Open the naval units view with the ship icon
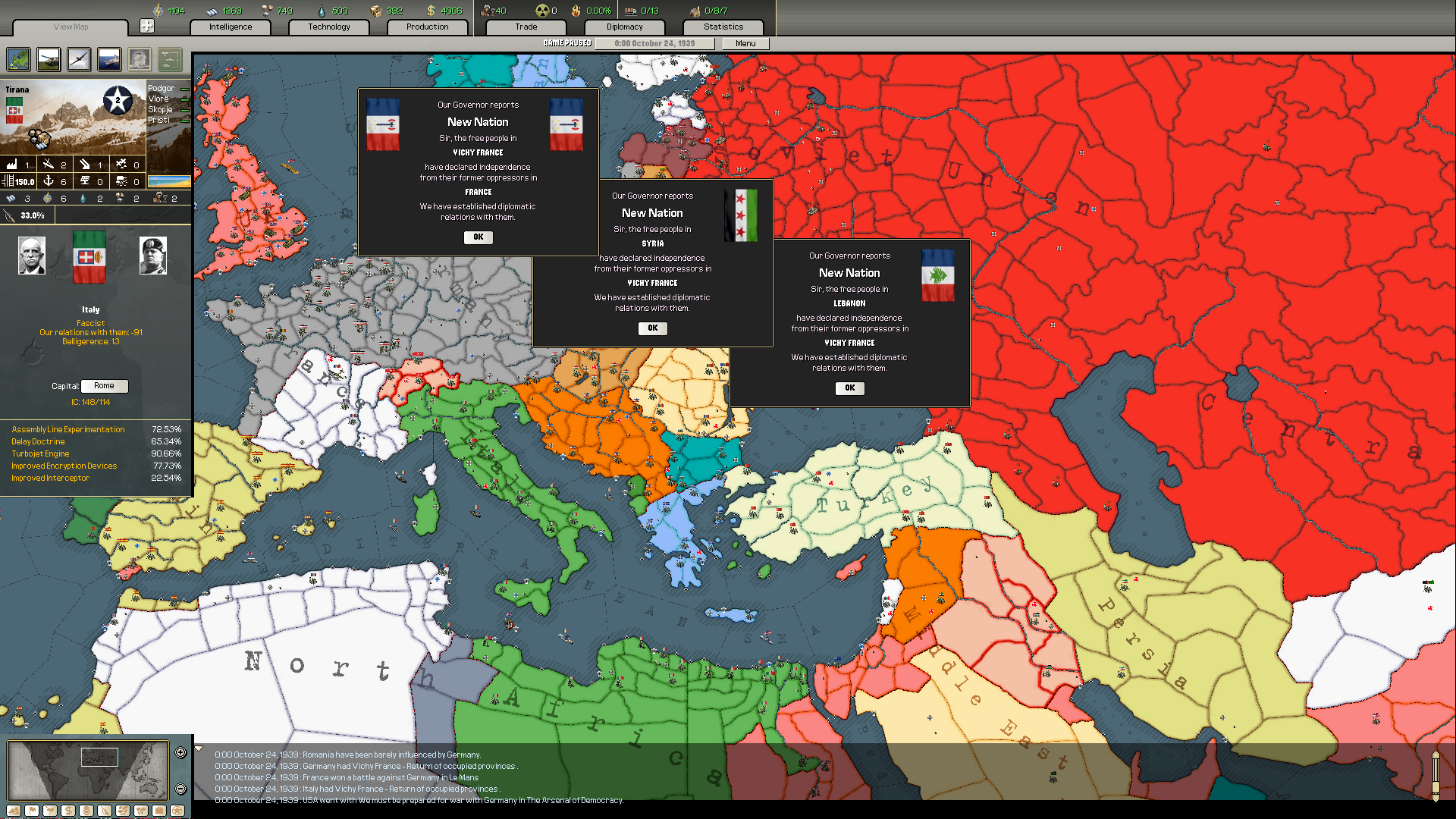The image size is (1456, 819). [x=108, y=59]
